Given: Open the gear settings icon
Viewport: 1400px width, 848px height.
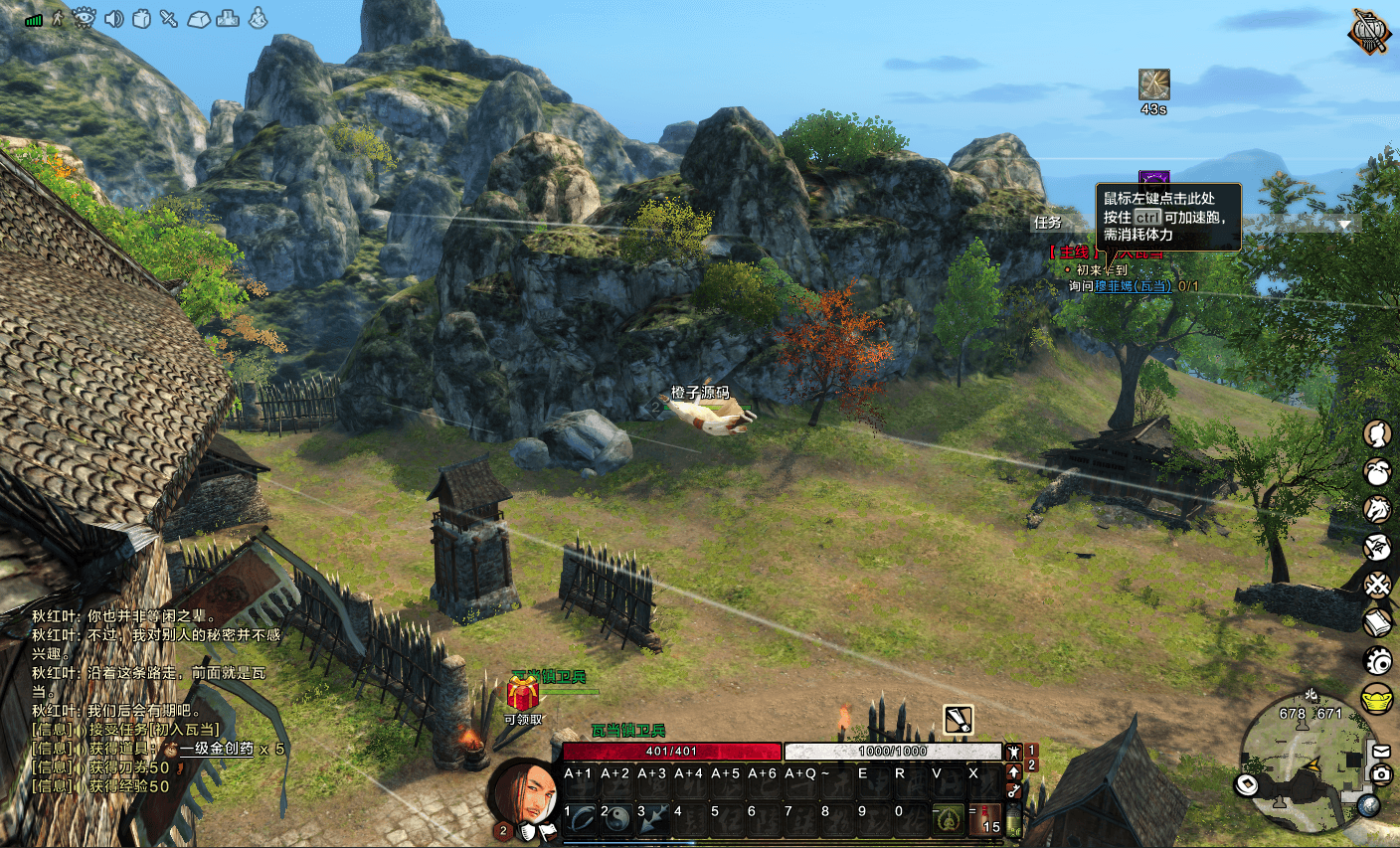Looking at the screenshot, I should tap(1377, 661).
